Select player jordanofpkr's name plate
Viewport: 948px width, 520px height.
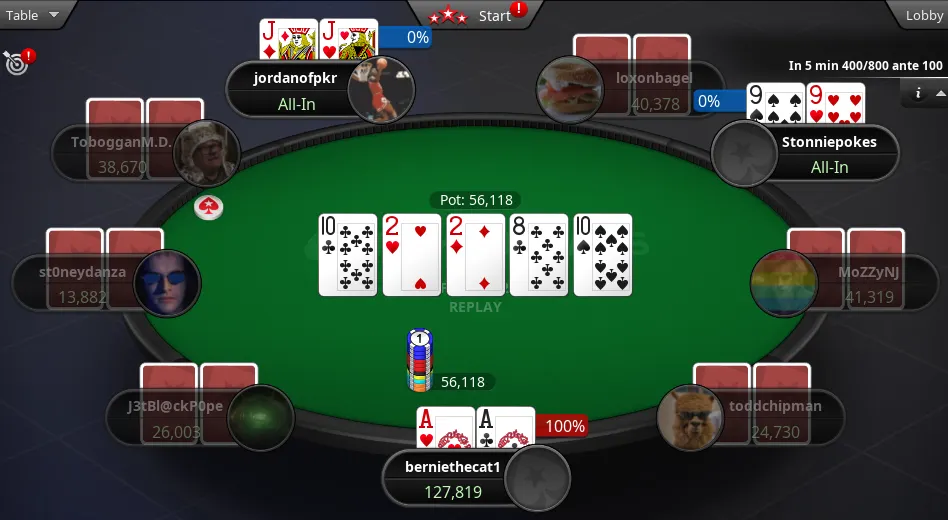(x=290, y=90)
